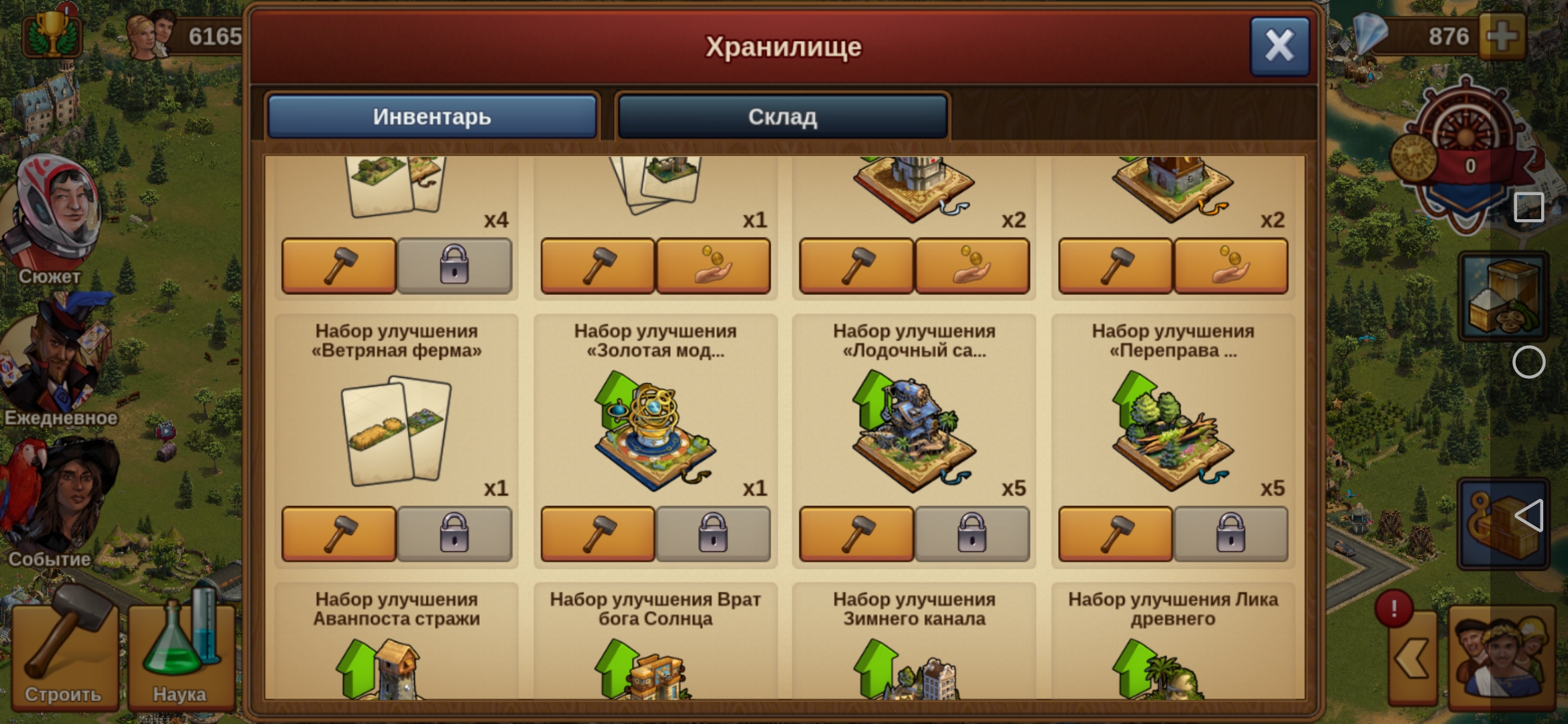Unlock the Ветряная ферма upgrade kit
The width and height of the screenshot is (1568, 724).
(x=456, y=534)
